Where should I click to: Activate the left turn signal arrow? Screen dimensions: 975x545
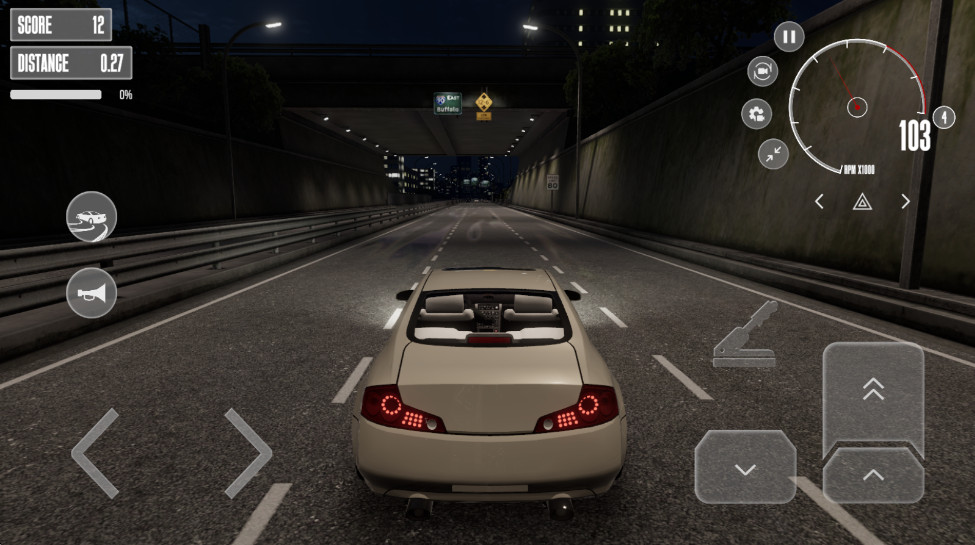(x=819, y=202)
